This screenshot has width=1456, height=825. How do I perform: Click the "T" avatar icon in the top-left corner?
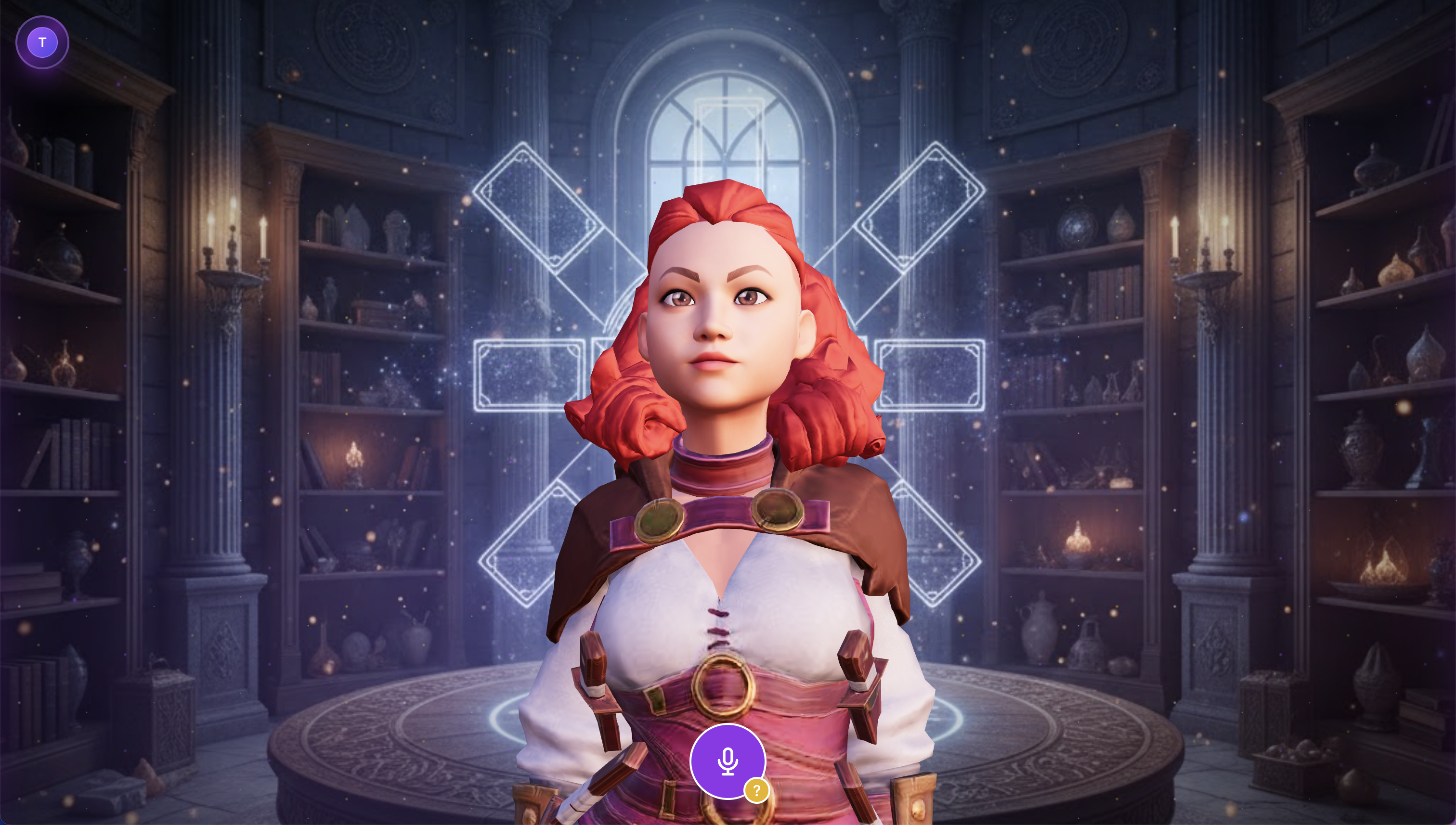tap(42, 41)
